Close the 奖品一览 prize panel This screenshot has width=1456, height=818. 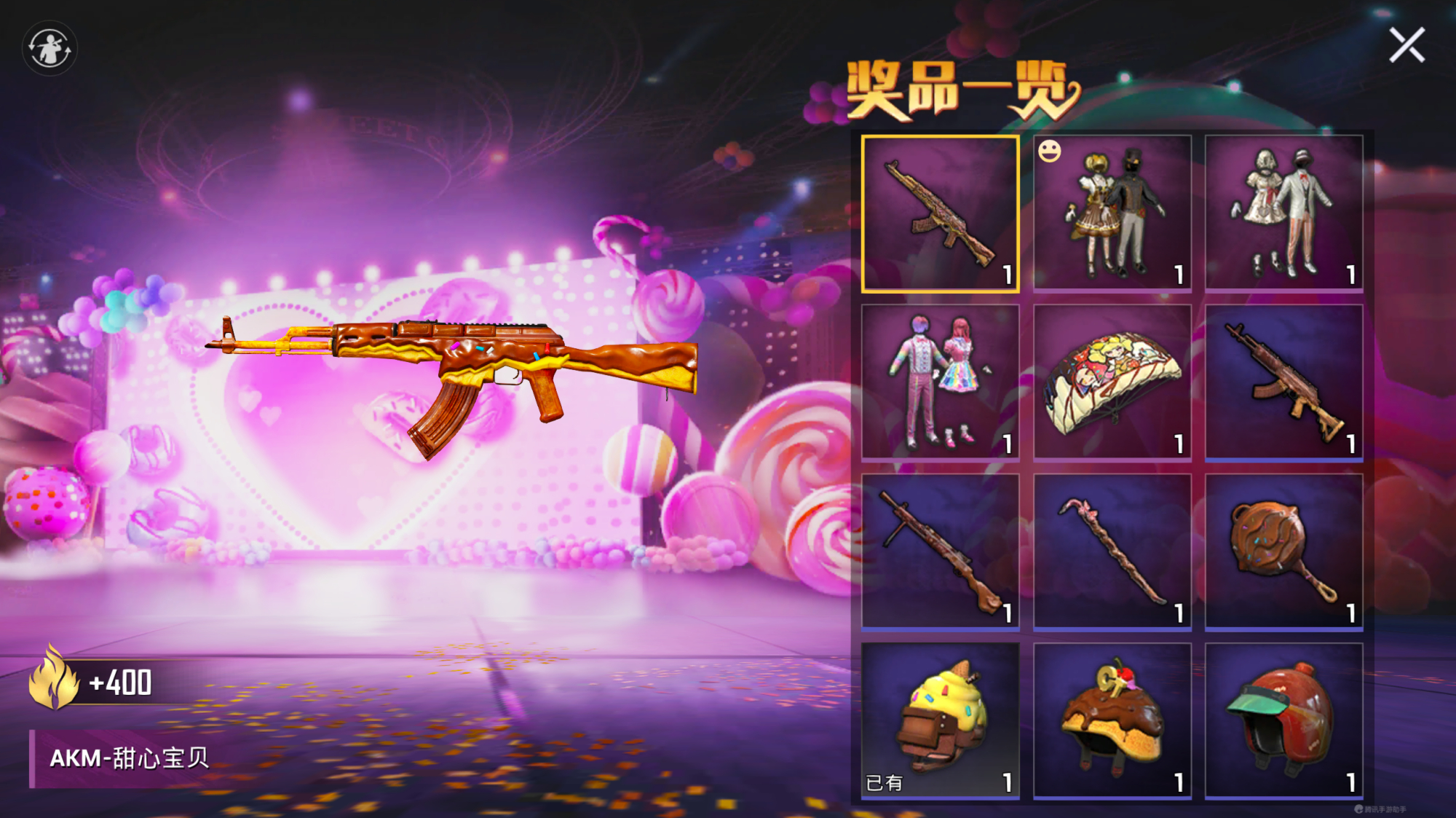pos(1406,45)
